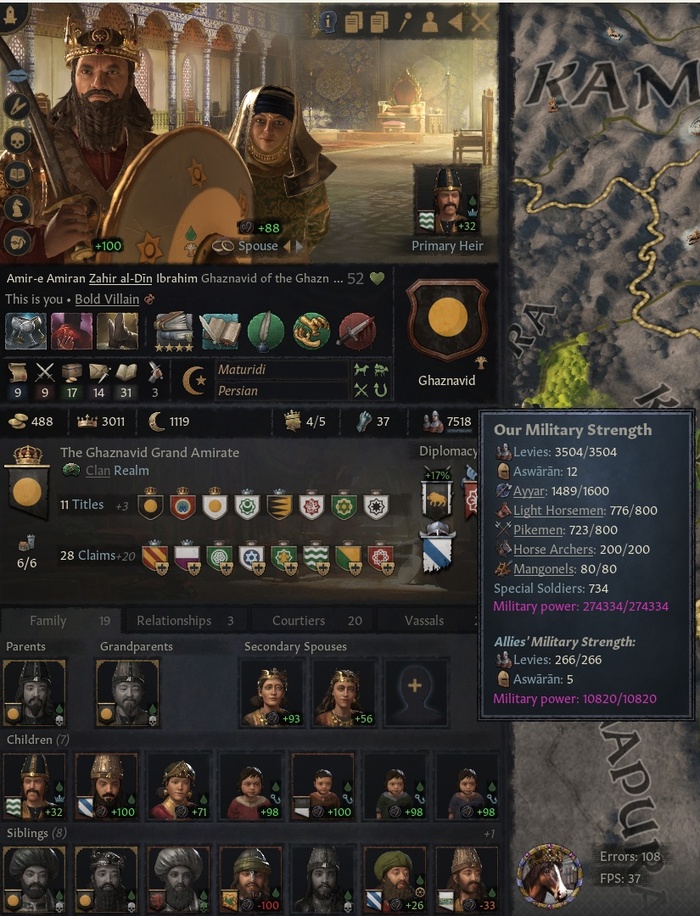This screenshot has width=700, height=916.
Task: Open the open-book memories icon
Action: pyautogui.click(x=17, y=173)
